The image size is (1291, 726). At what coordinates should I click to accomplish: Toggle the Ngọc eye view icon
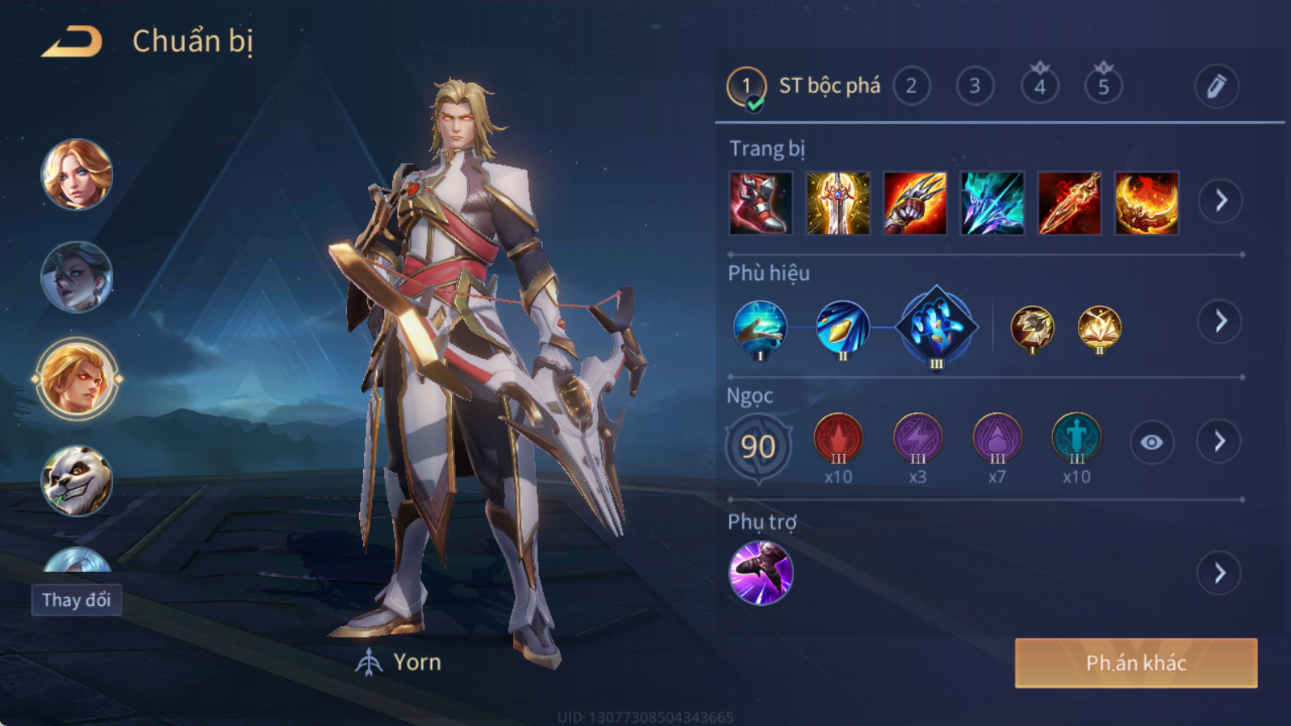pyautogui.click(x=1152, y=442)
